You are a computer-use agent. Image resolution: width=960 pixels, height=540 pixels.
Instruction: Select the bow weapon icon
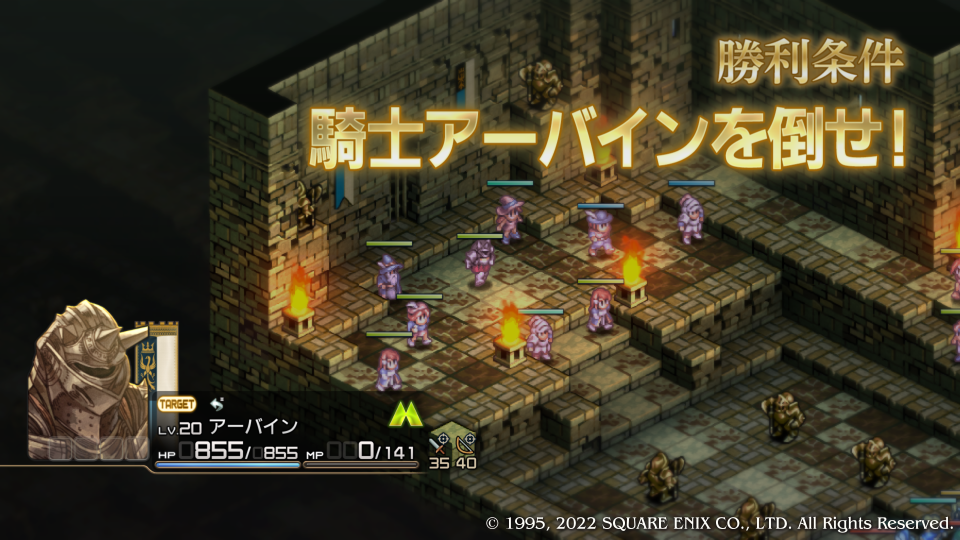click(x=465, y=443)
